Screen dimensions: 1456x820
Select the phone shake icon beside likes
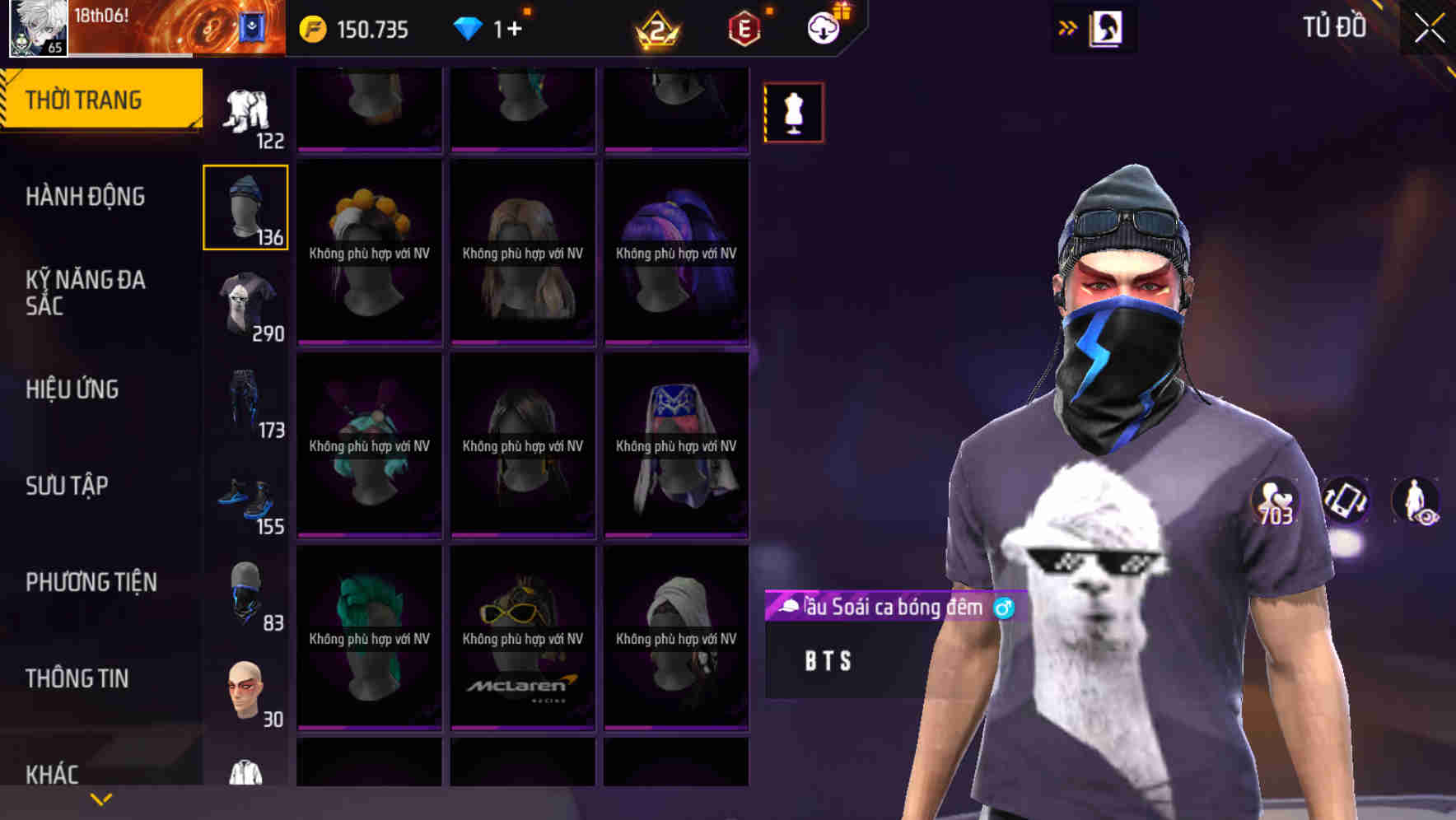pos(1344,501)
